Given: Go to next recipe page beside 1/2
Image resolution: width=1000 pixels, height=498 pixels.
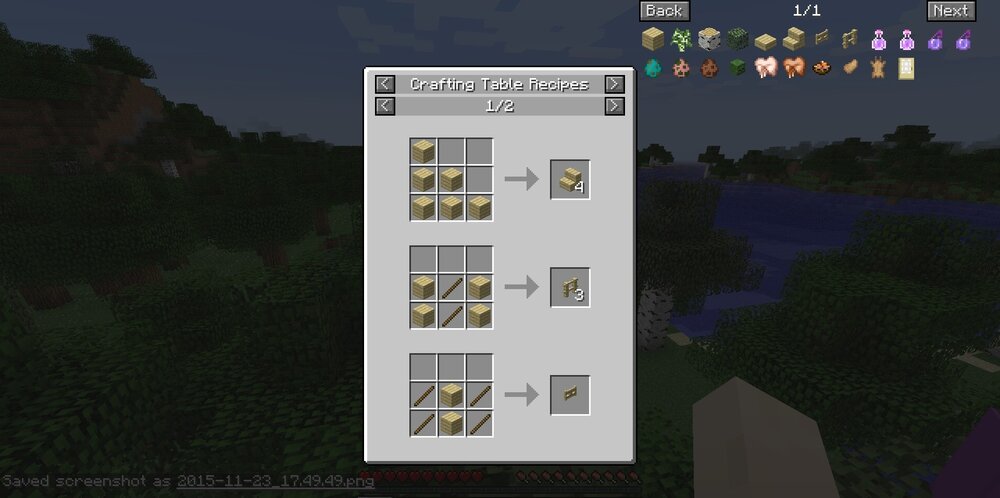Looking at the screenshot, I should 615,106.
